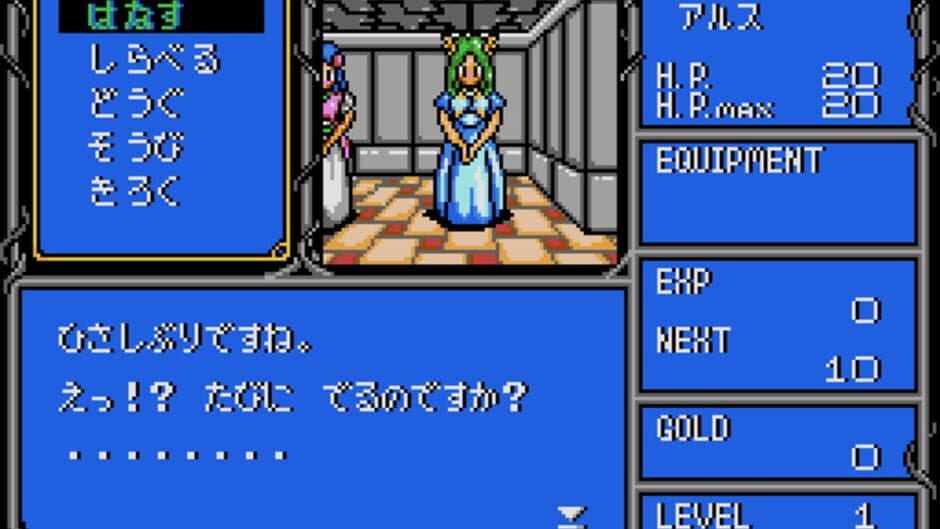Advance dialogue with the down arrow indicator
940x529 pixels.
coord(571,515)
